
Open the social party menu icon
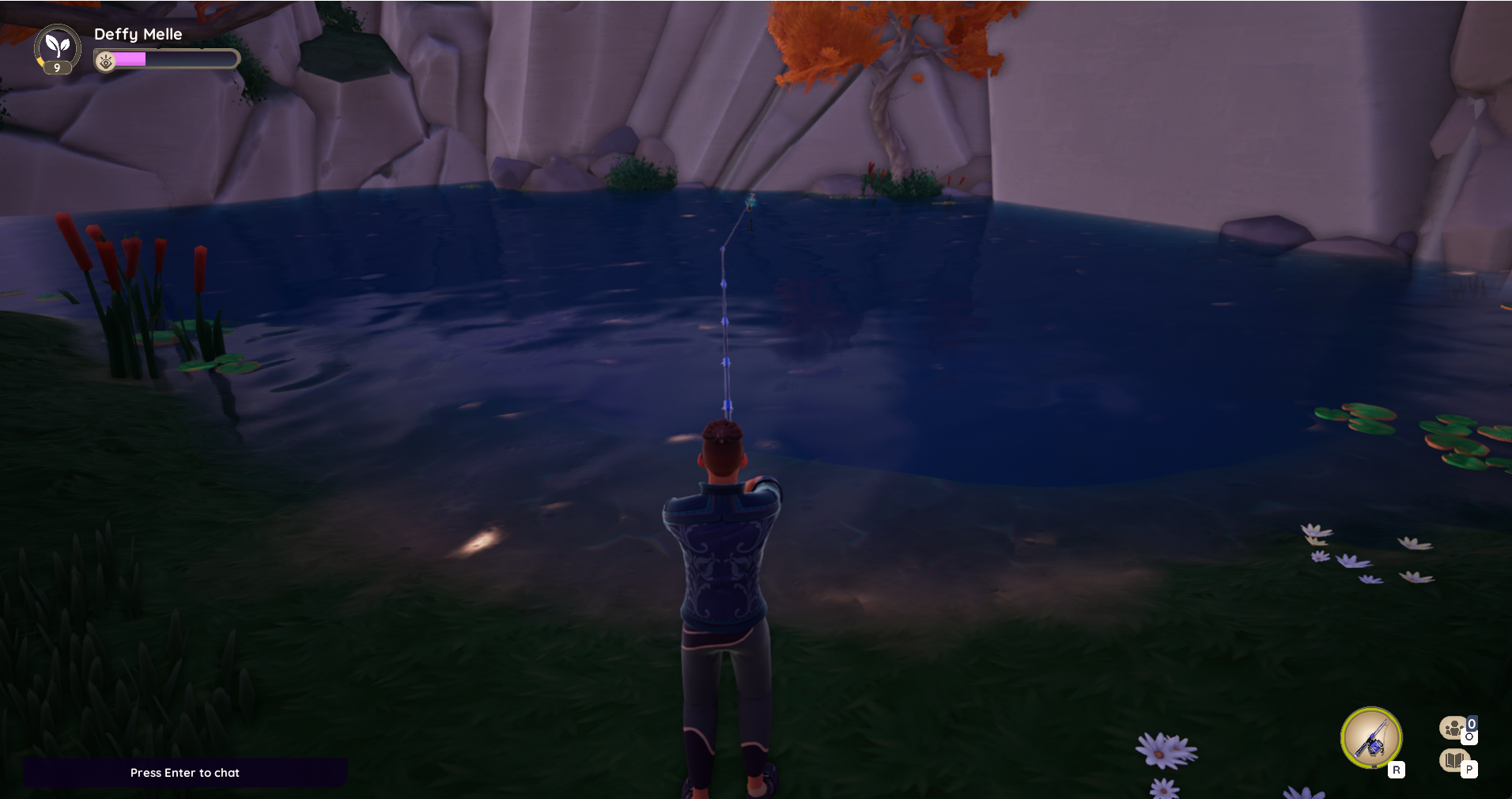(x=1454, y=728)
